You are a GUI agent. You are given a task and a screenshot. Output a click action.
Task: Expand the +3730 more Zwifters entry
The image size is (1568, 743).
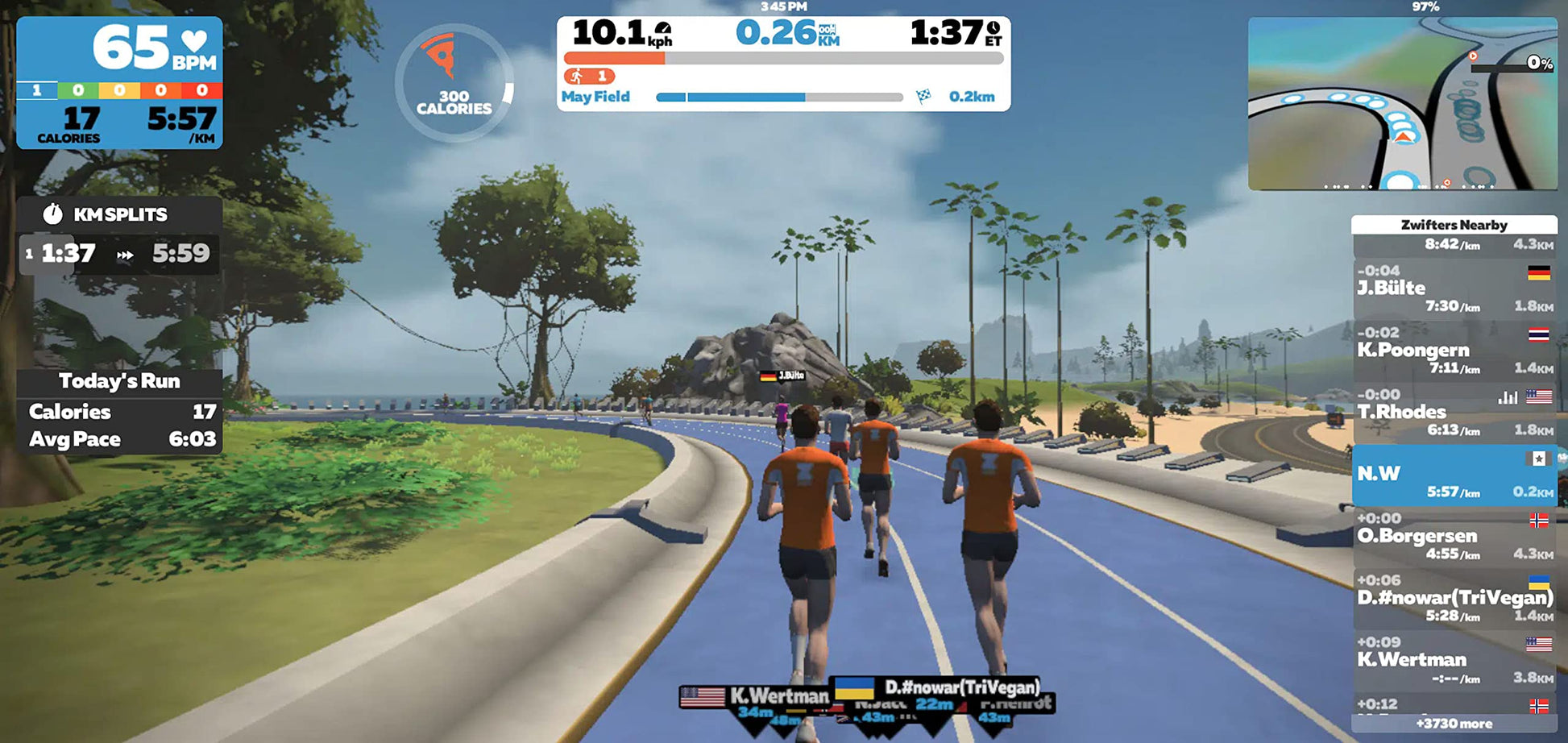(1454, 724)
